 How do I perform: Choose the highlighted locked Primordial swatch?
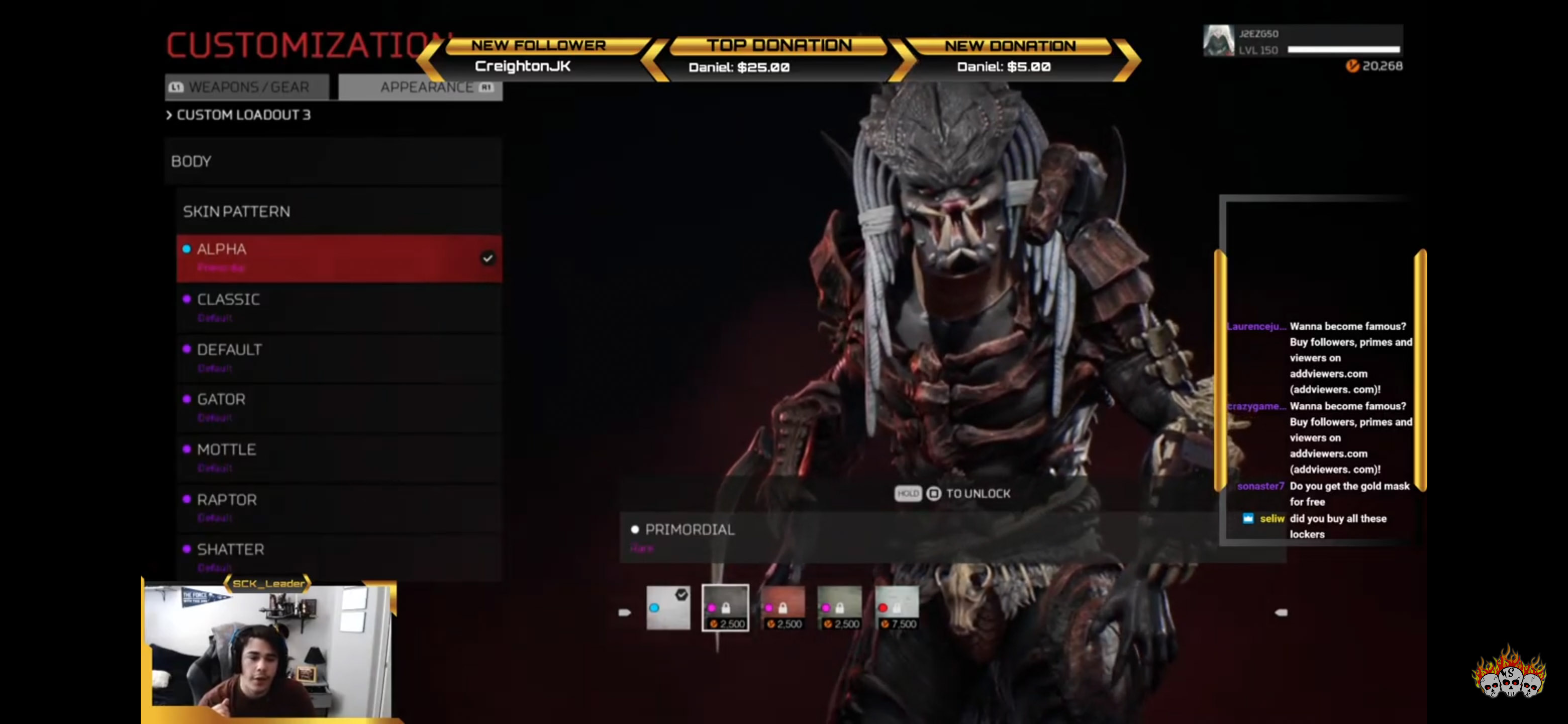pyautogui.click(x=725, y=608)
